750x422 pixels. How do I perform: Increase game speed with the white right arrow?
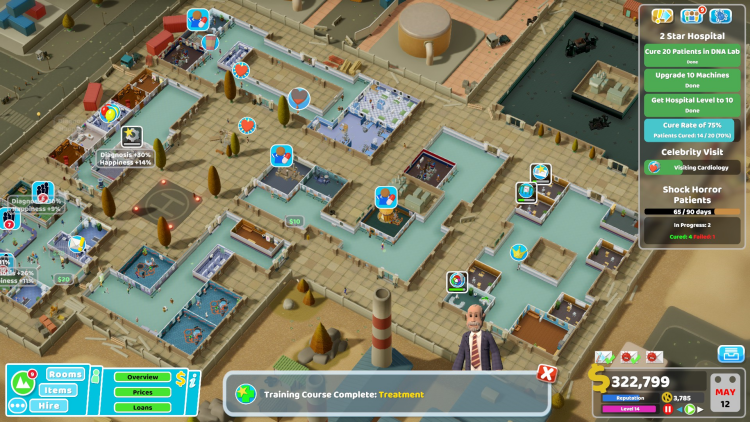[701, 409]
